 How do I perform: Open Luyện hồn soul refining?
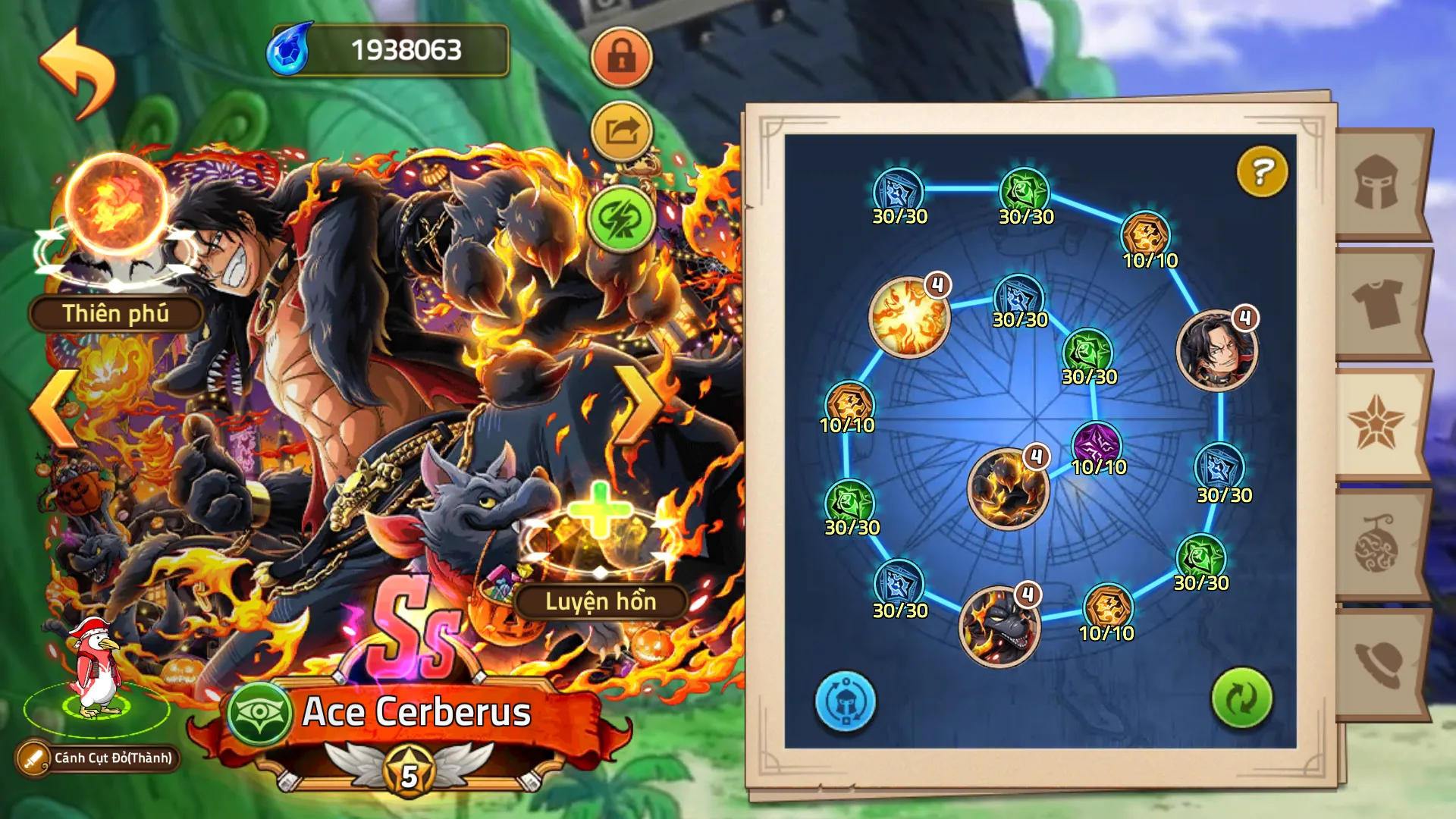600,548
